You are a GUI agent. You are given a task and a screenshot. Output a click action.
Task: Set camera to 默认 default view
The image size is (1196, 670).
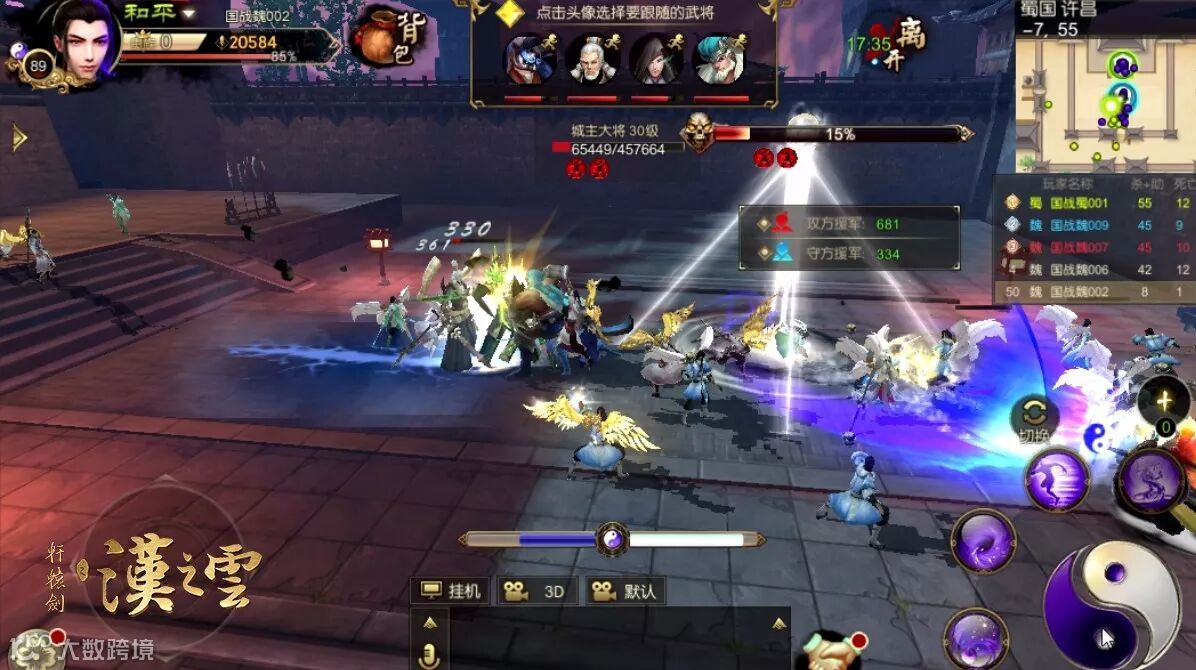(625, 591)
